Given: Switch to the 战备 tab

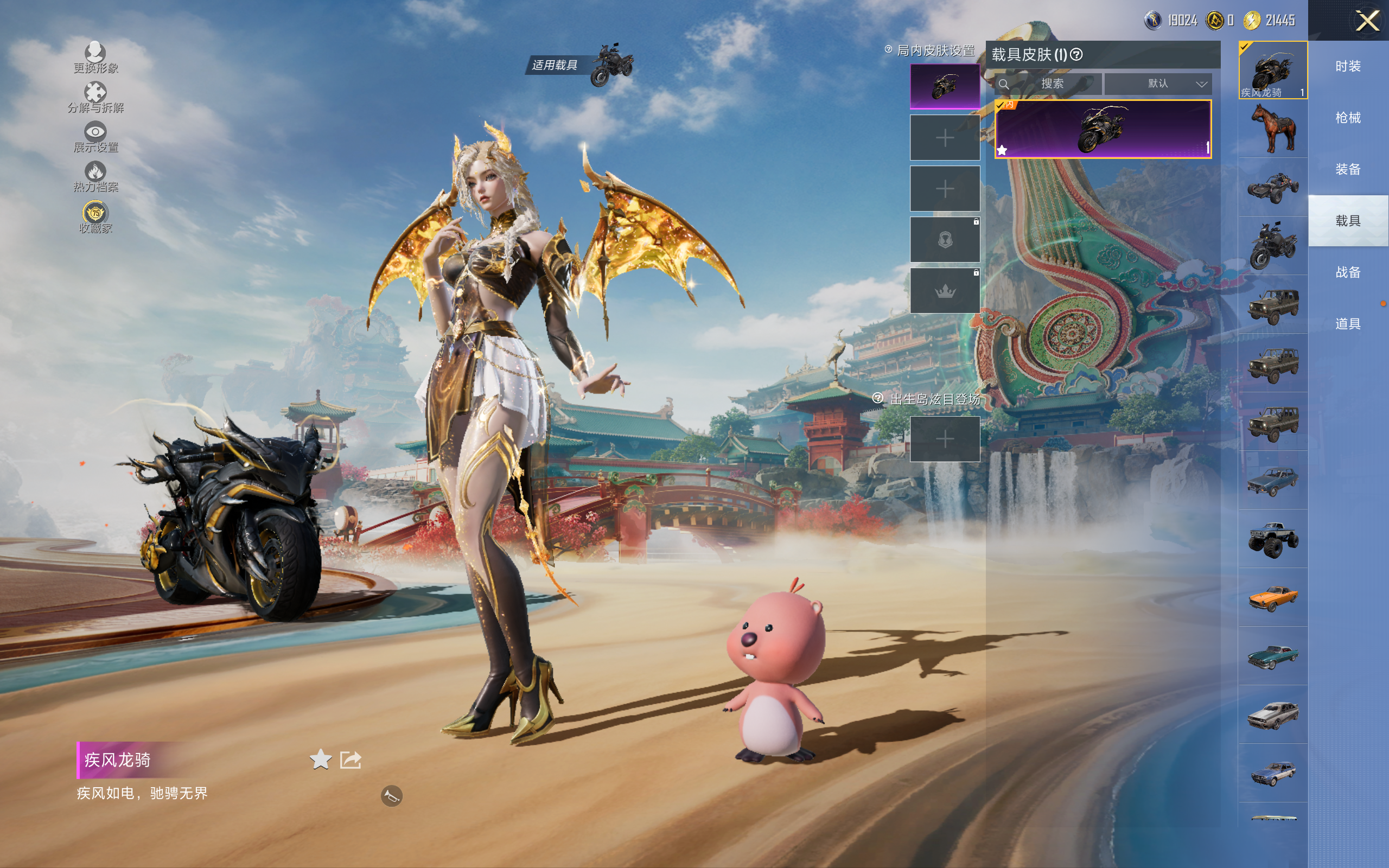Looking at the screenshot, I should [x=1348, y=272].
